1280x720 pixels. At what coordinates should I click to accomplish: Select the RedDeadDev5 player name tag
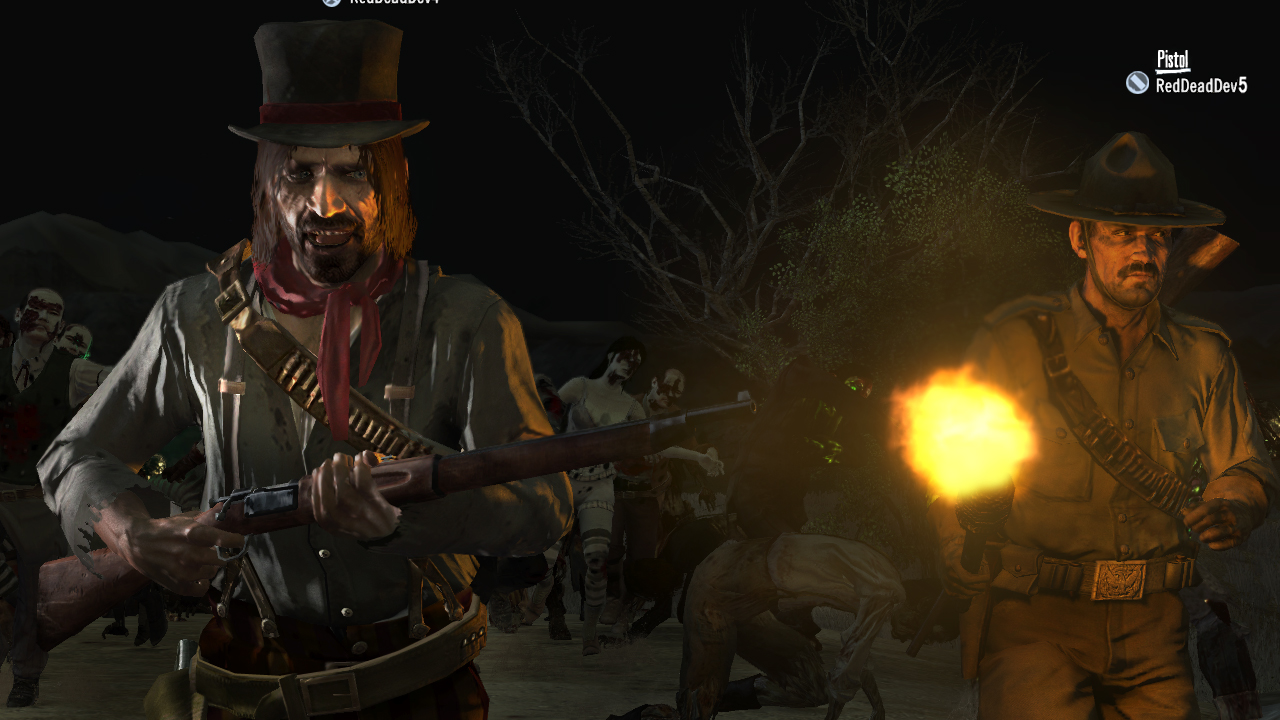click(1201, 85)
